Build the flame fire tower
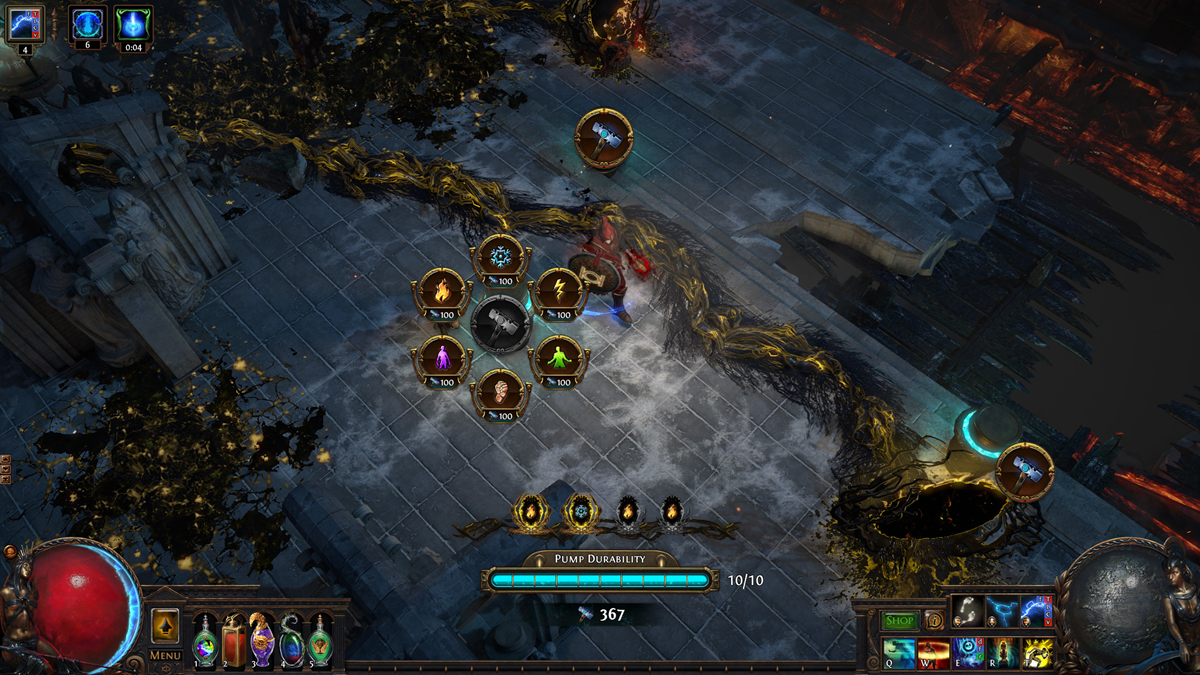The height and width of the screenshot is (675, 1200). pyautogui.click(x=441, y=291)
